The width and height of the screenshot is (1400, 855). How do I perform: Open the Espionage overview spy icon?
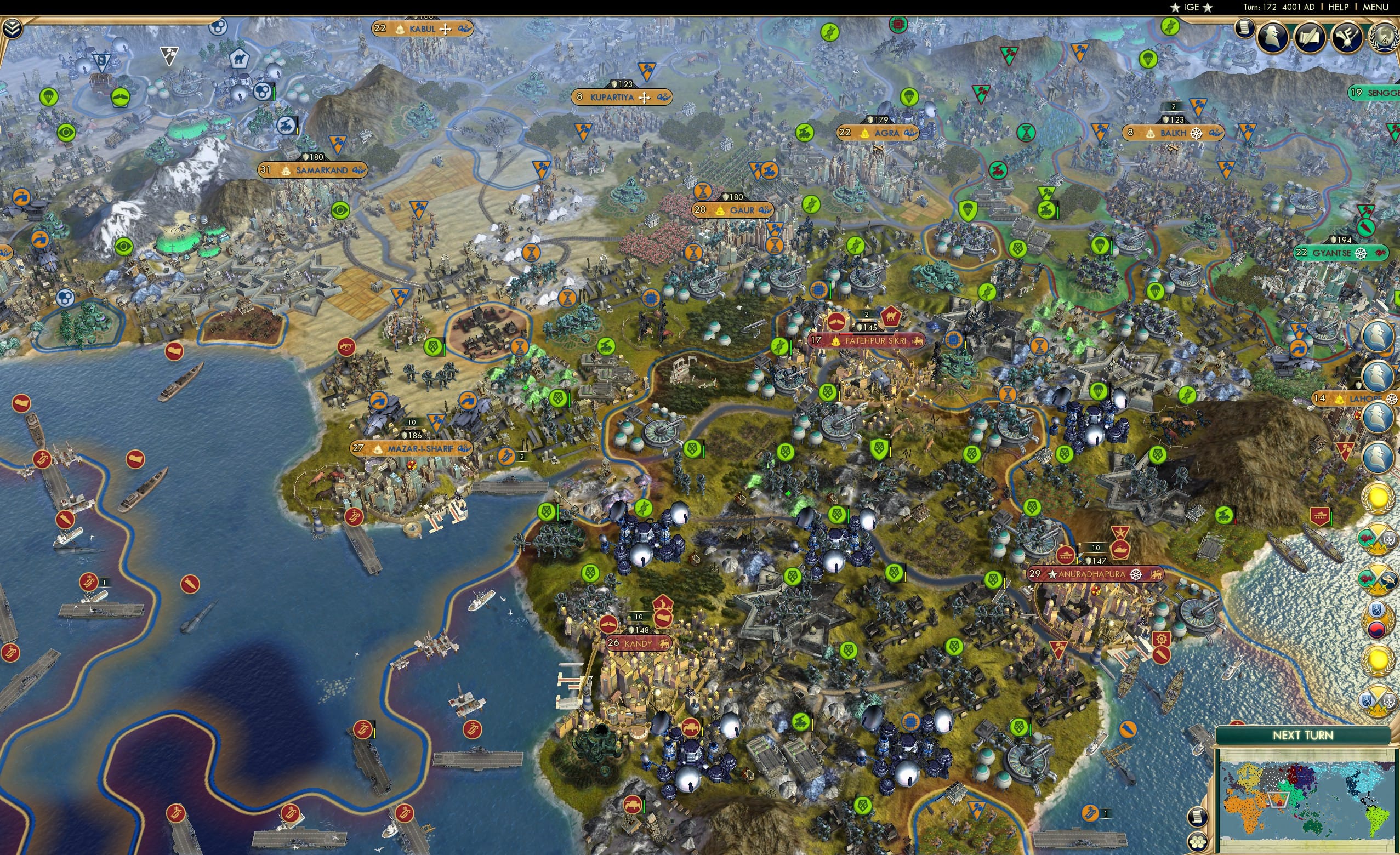(x=1272, y=36)
